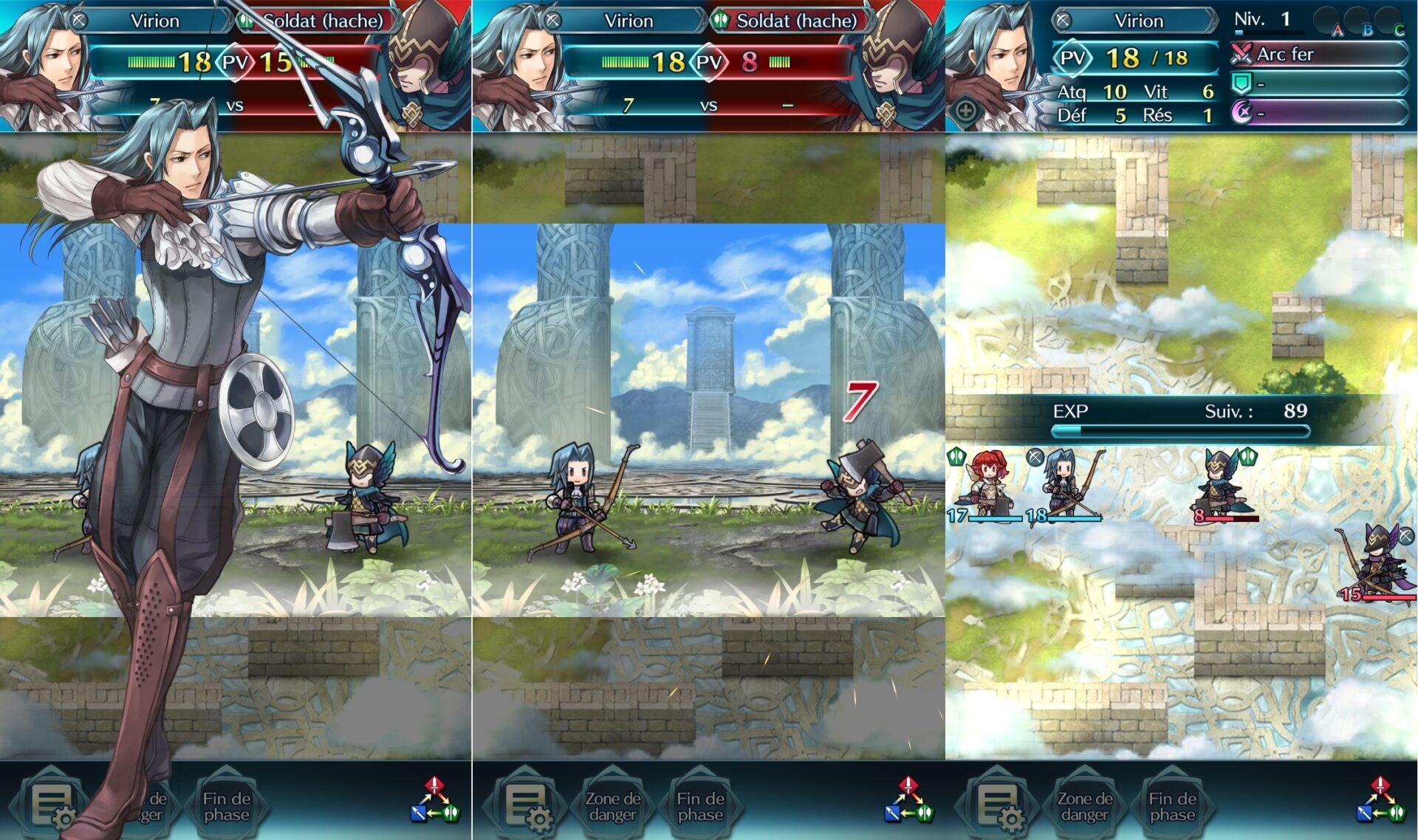Toggle Zone de danger under the map view
1418x840 pixels.
tap(1084, 806)
